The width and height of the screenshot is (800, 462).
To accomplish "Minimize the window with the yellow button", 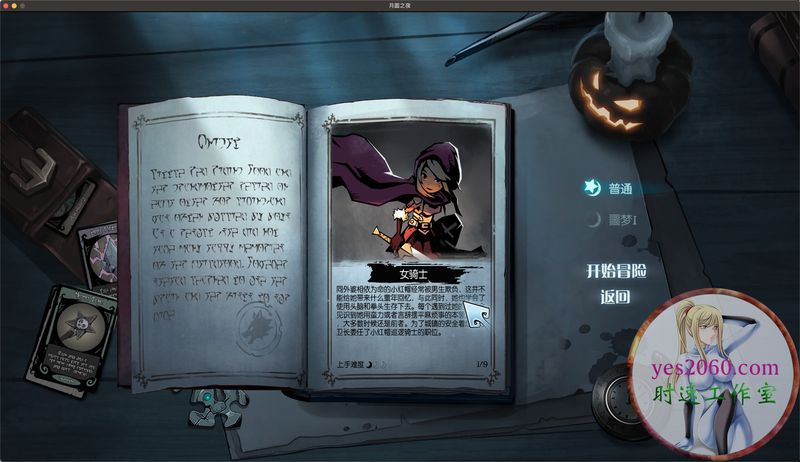I will point(20,5).
